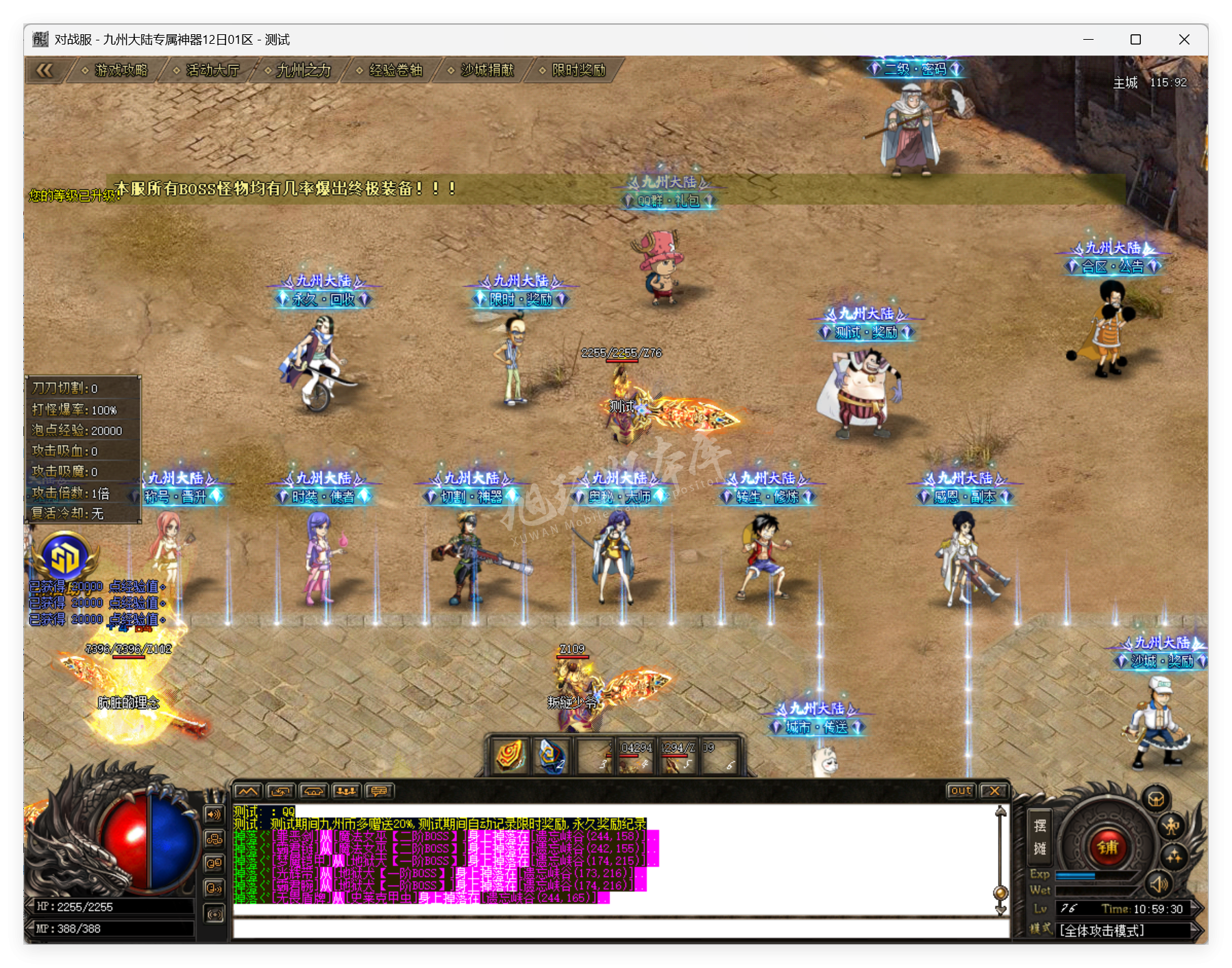
Task: Open the guild icon in the left button strip
Action: pyautogui.click(x=214, y=839)
